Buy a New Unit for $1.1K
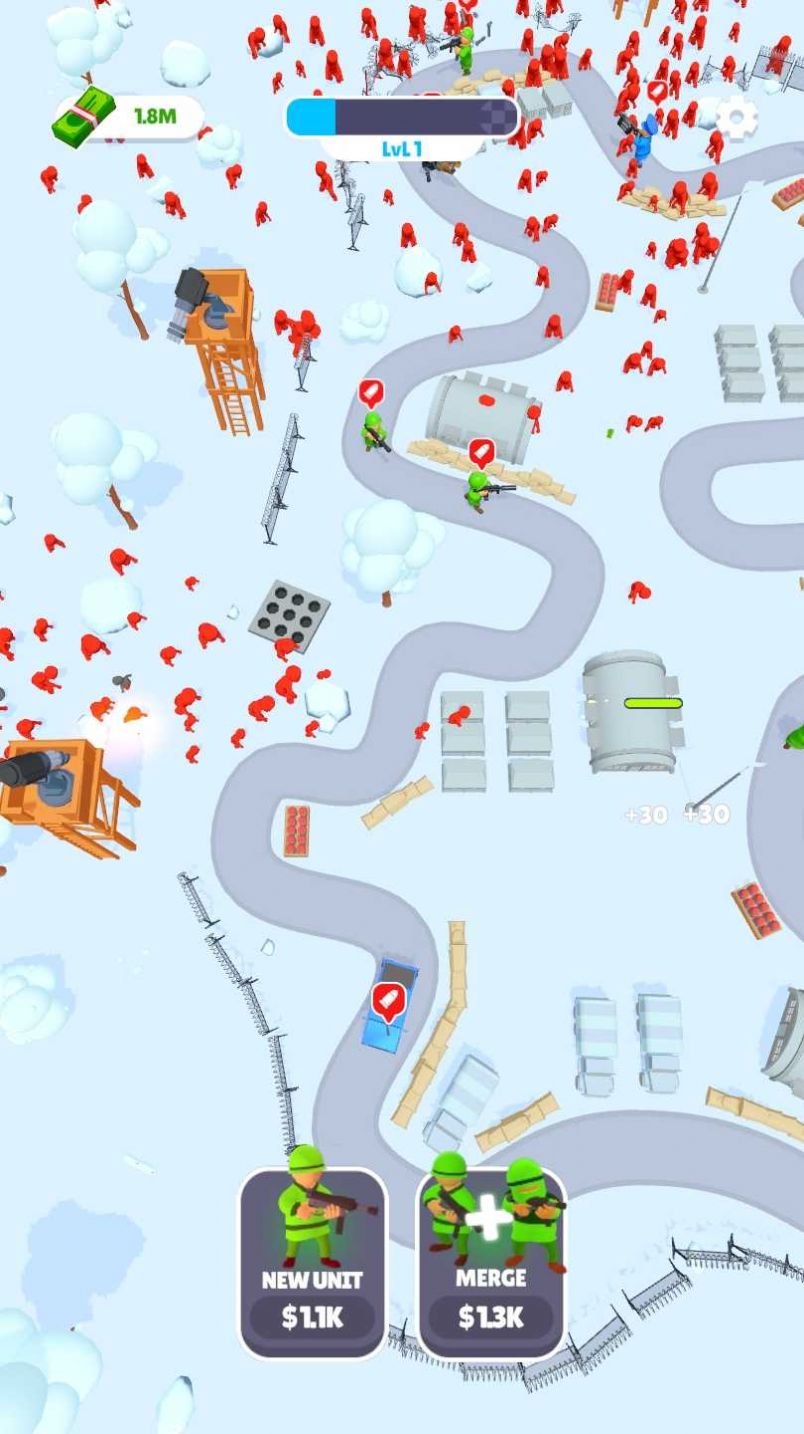This screenshot has width=804, height=1434. pyautogui.click(x=312, y=1262)
